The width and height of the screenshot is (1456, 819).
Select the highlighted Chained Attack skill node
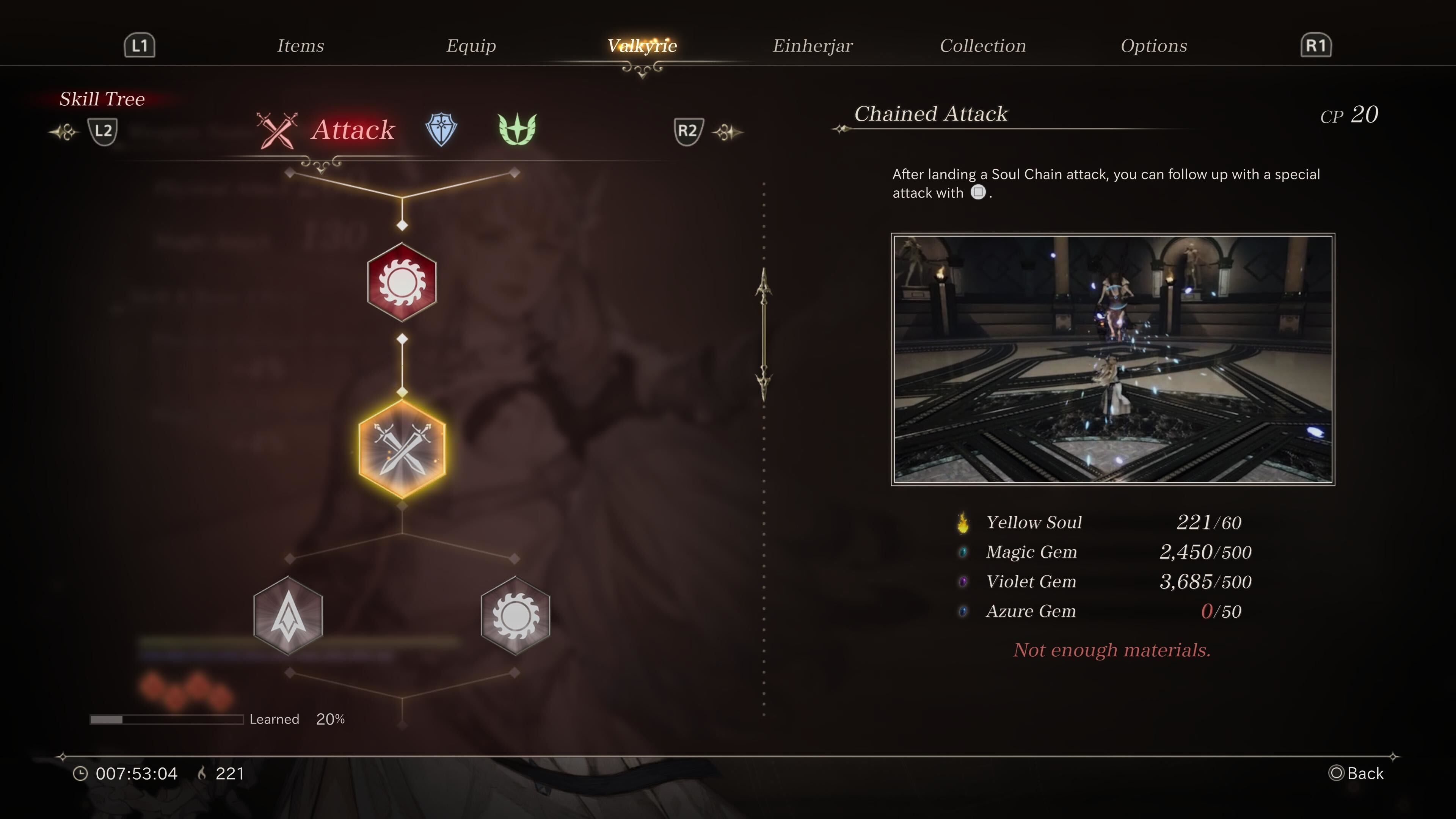(402, 449)
